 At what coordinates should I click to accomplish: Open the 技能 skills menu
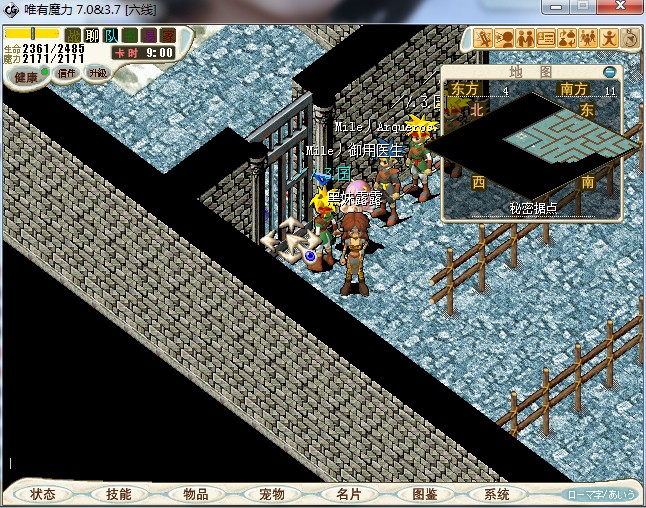coord(118,494)
